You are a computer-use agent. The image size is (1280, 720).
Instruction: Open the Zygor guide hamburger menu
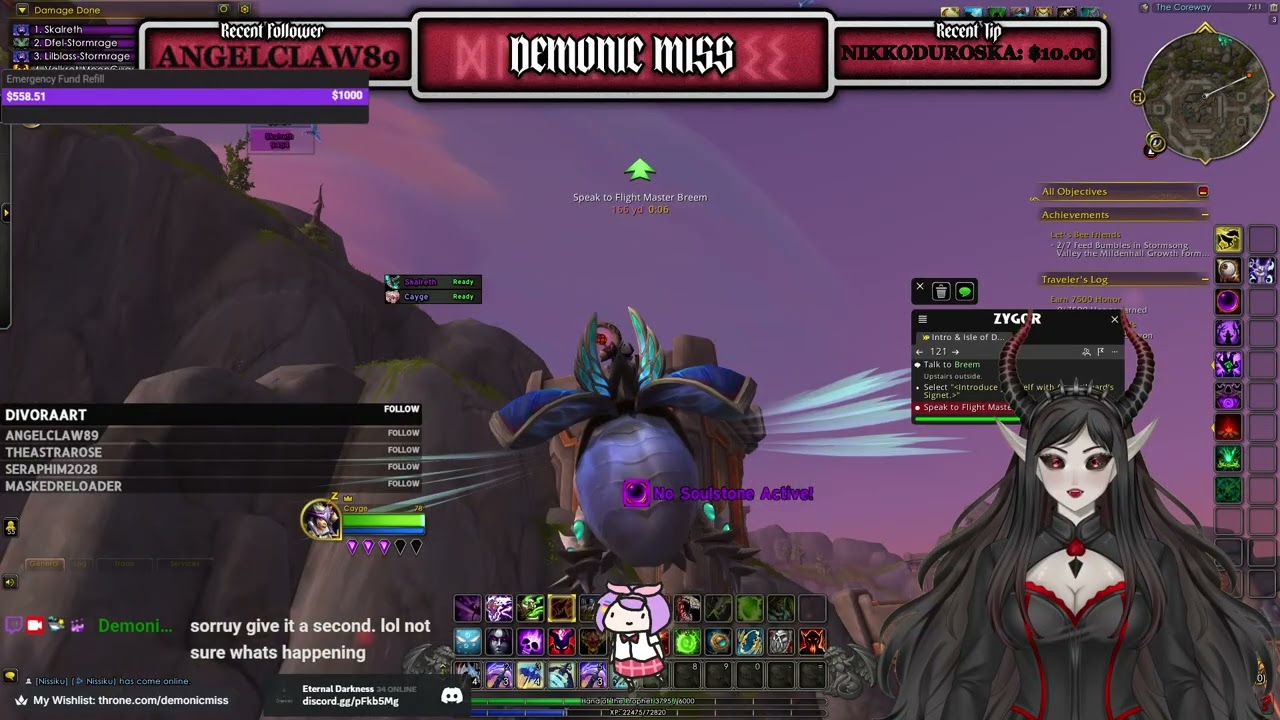(922, 319)
